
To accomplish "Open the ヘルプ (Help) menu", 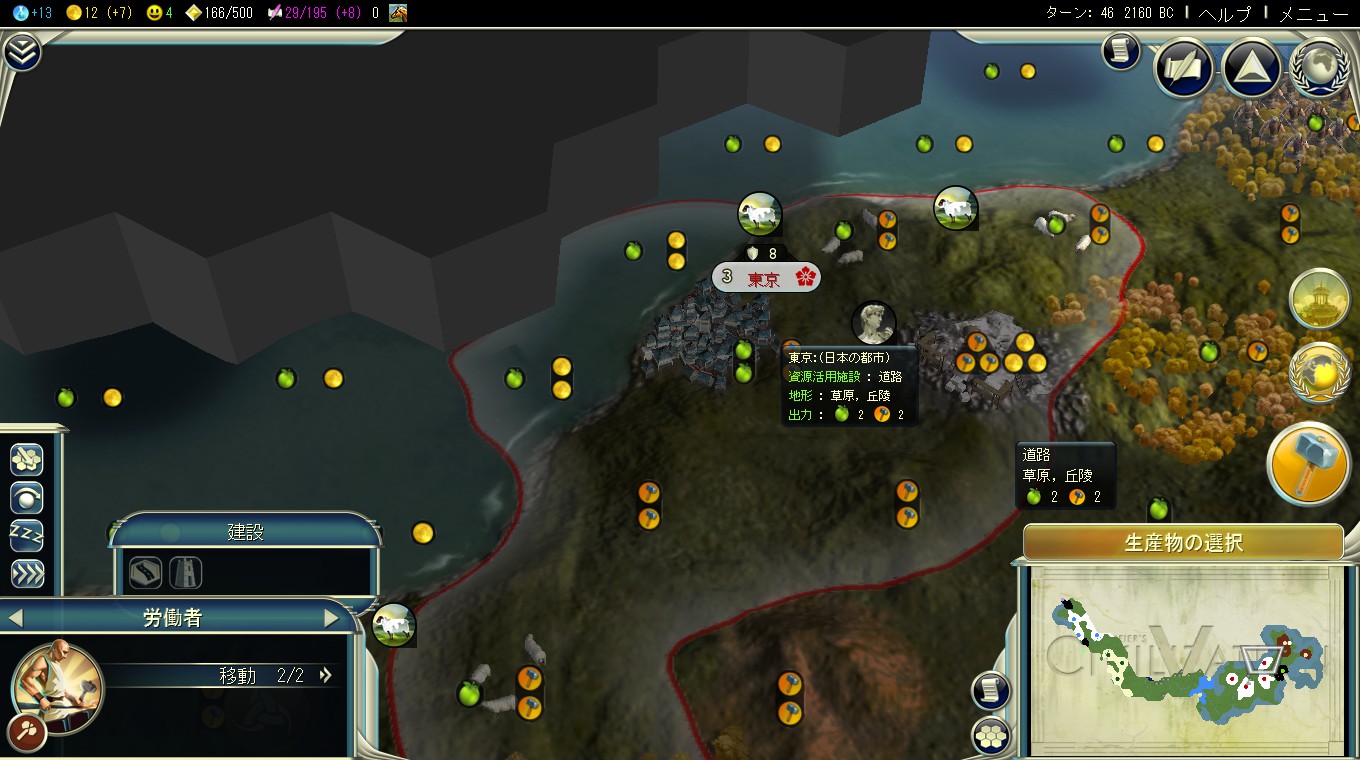I will 1224,13.
